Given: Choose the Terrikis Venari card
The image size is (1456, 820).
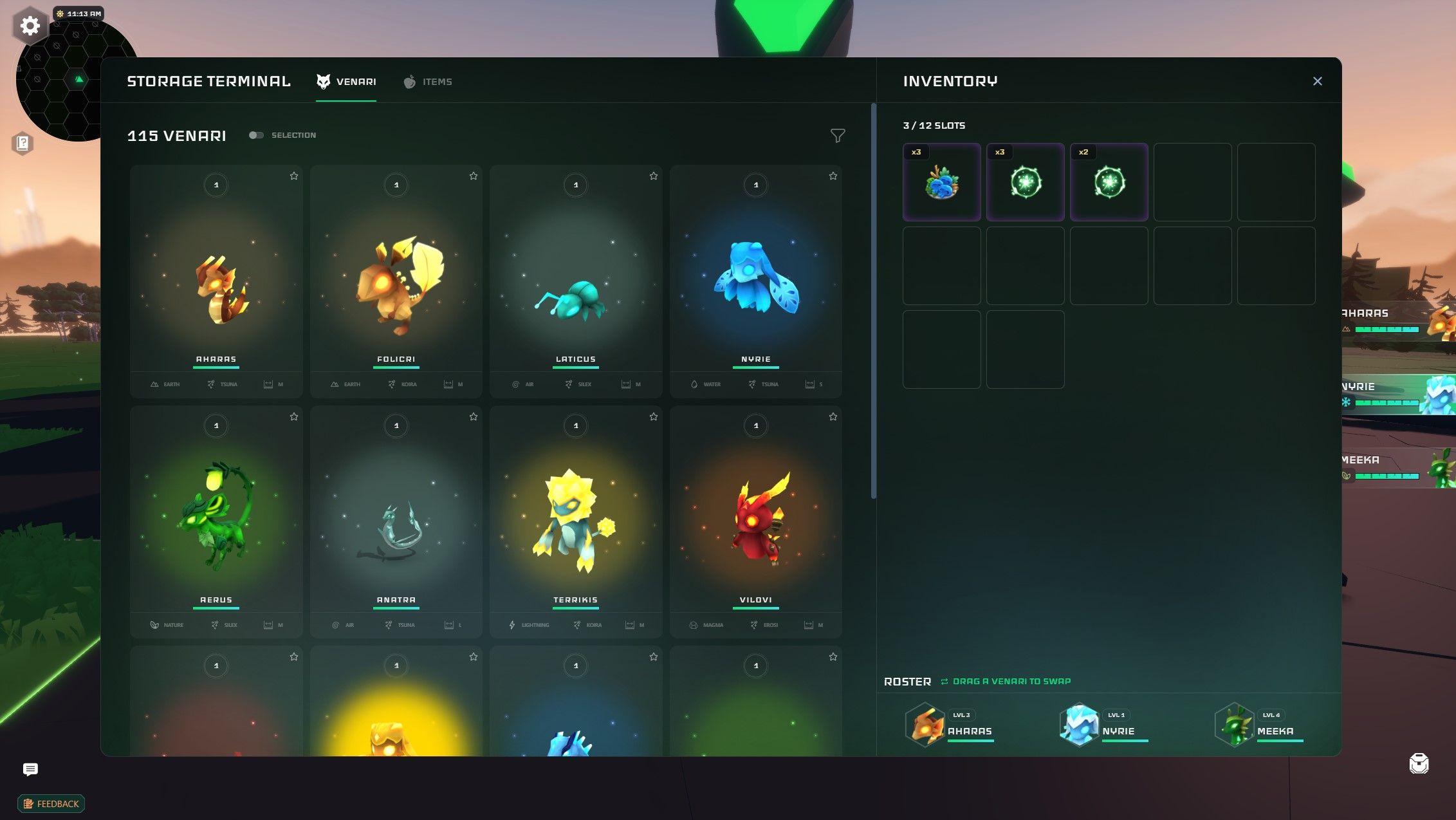Looking at the screenshot, I should pos(575,521).
